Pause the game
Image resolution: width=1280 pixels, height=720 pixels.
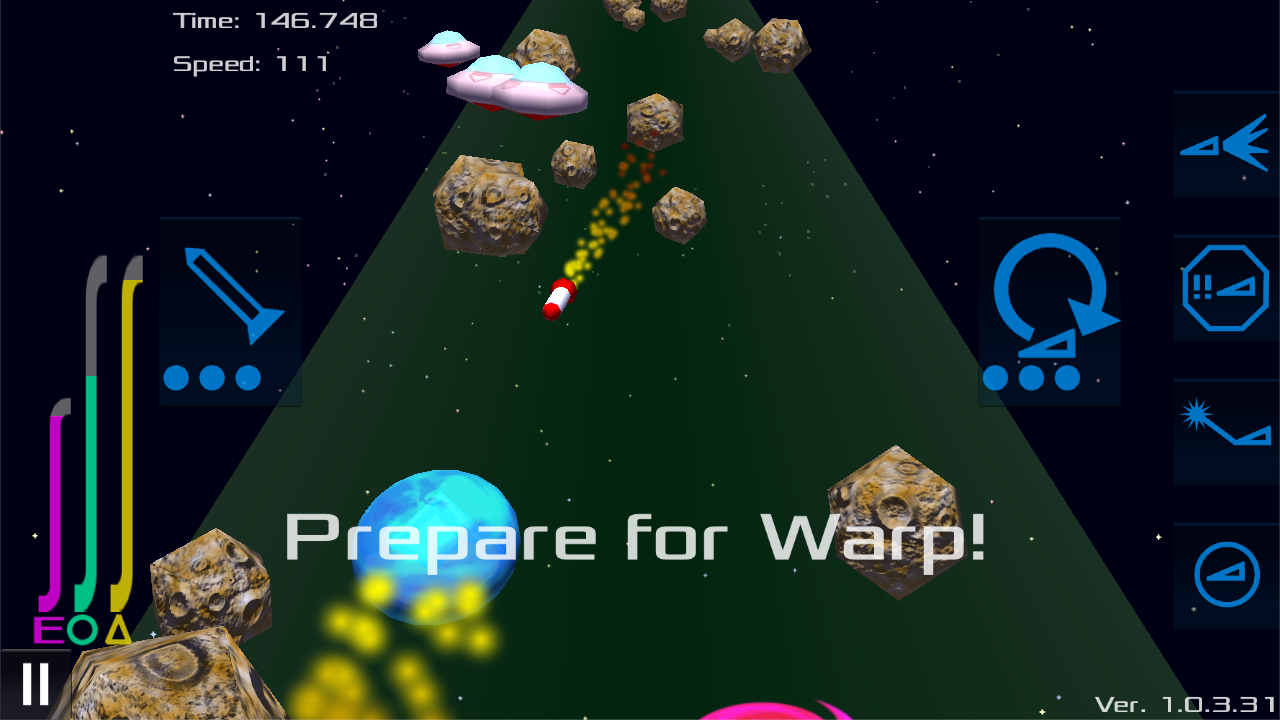(x=35, y=685)
